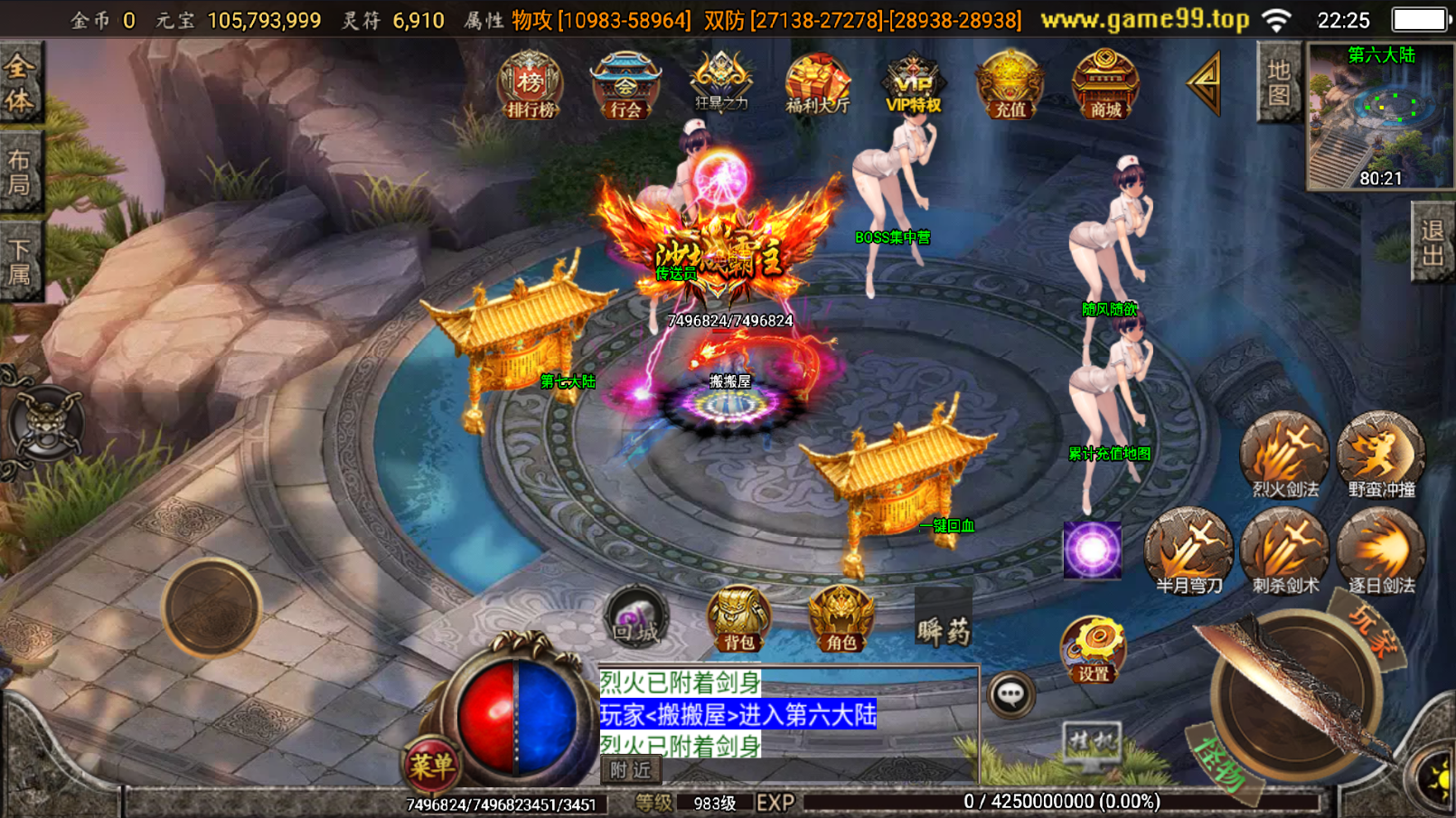Activate the 狂暴之力 icon
The width and height of the screenshot is (1456, 818).
pos(720,83)
